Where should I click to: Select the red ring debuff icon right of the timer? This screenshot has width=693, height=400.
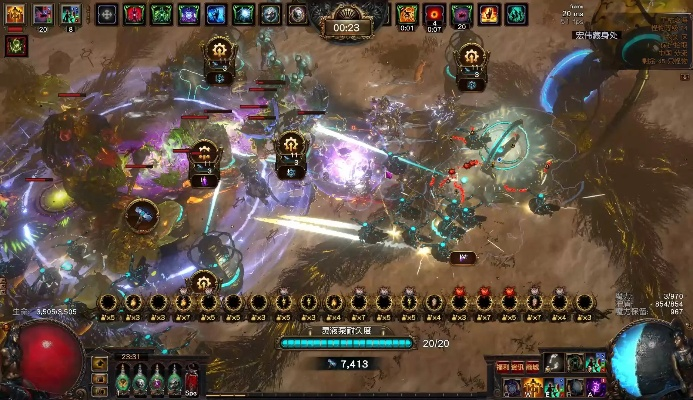[x=434, y=14]
